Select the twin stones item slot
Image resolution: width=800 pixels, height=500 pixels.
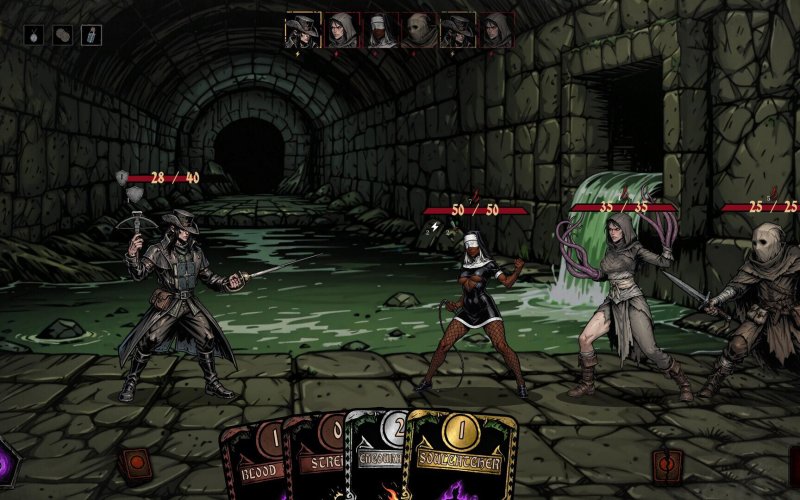(63, 35)
